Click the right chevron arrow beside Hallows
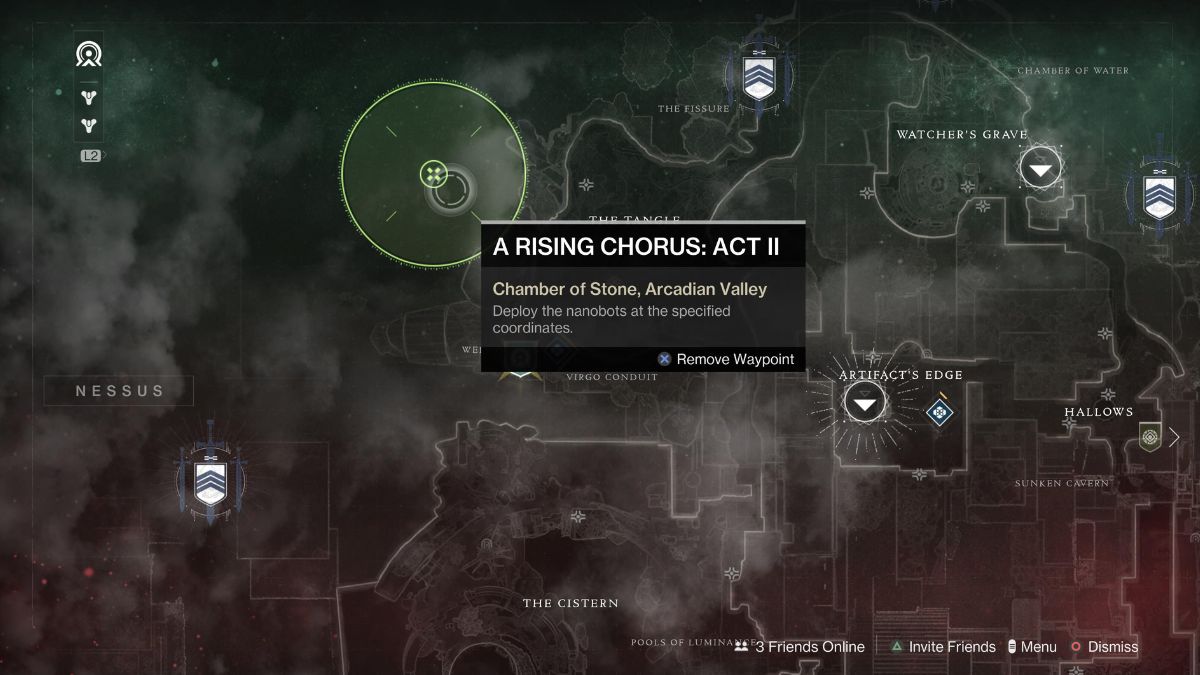Viewport: 1200px width, 675px height. [x=1175, y=436]
